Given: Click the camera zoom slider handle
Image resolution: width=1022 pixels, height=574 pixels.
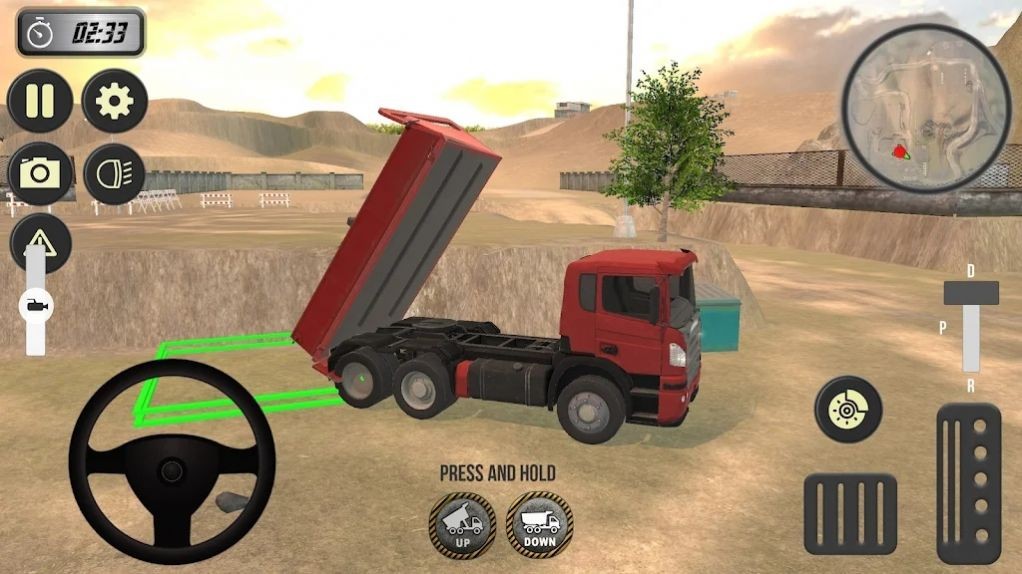Looking at the screenshot, I should [36, 304].
